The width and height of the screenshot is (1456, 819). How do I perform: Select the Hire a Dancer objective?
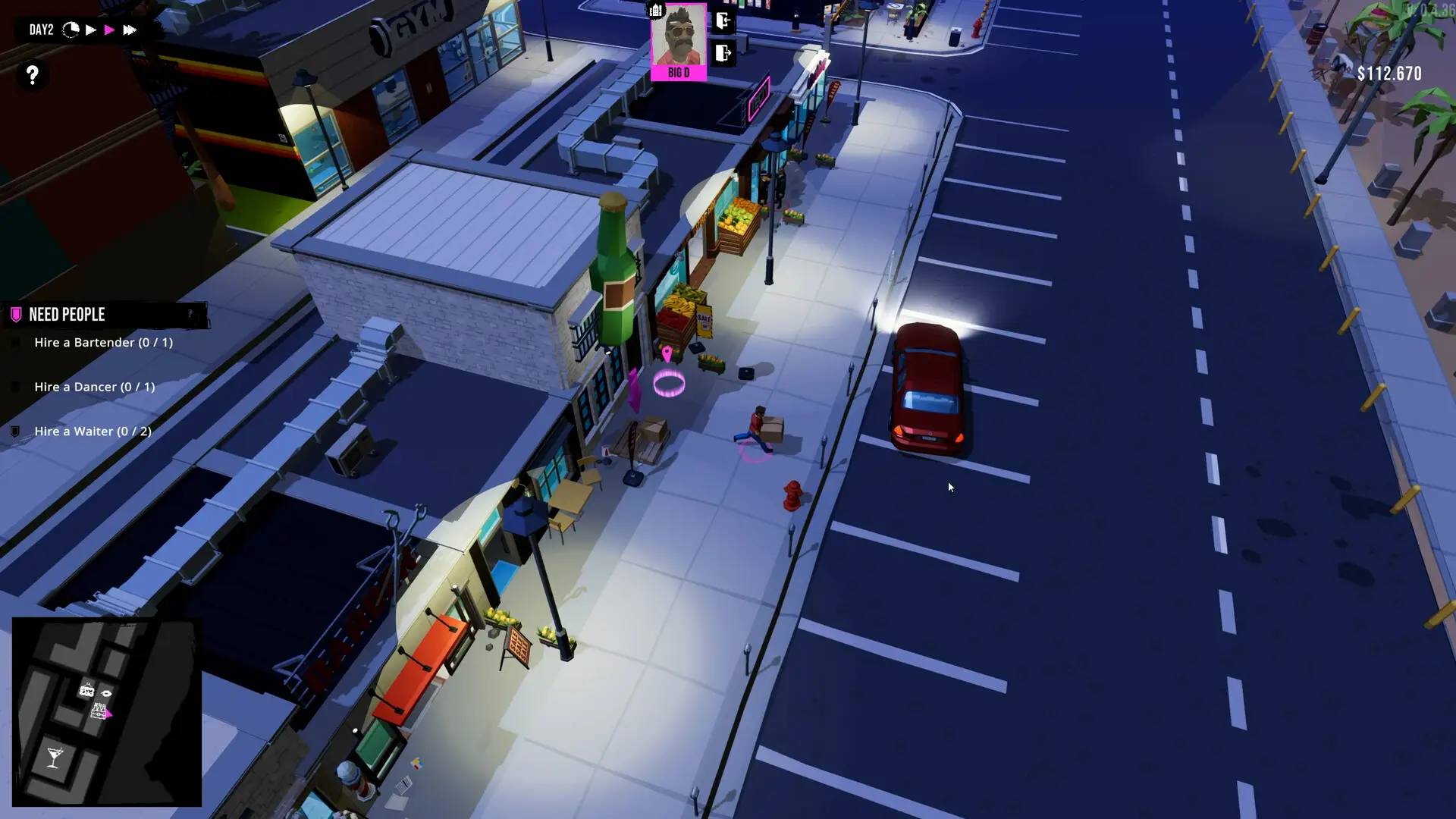94,387
